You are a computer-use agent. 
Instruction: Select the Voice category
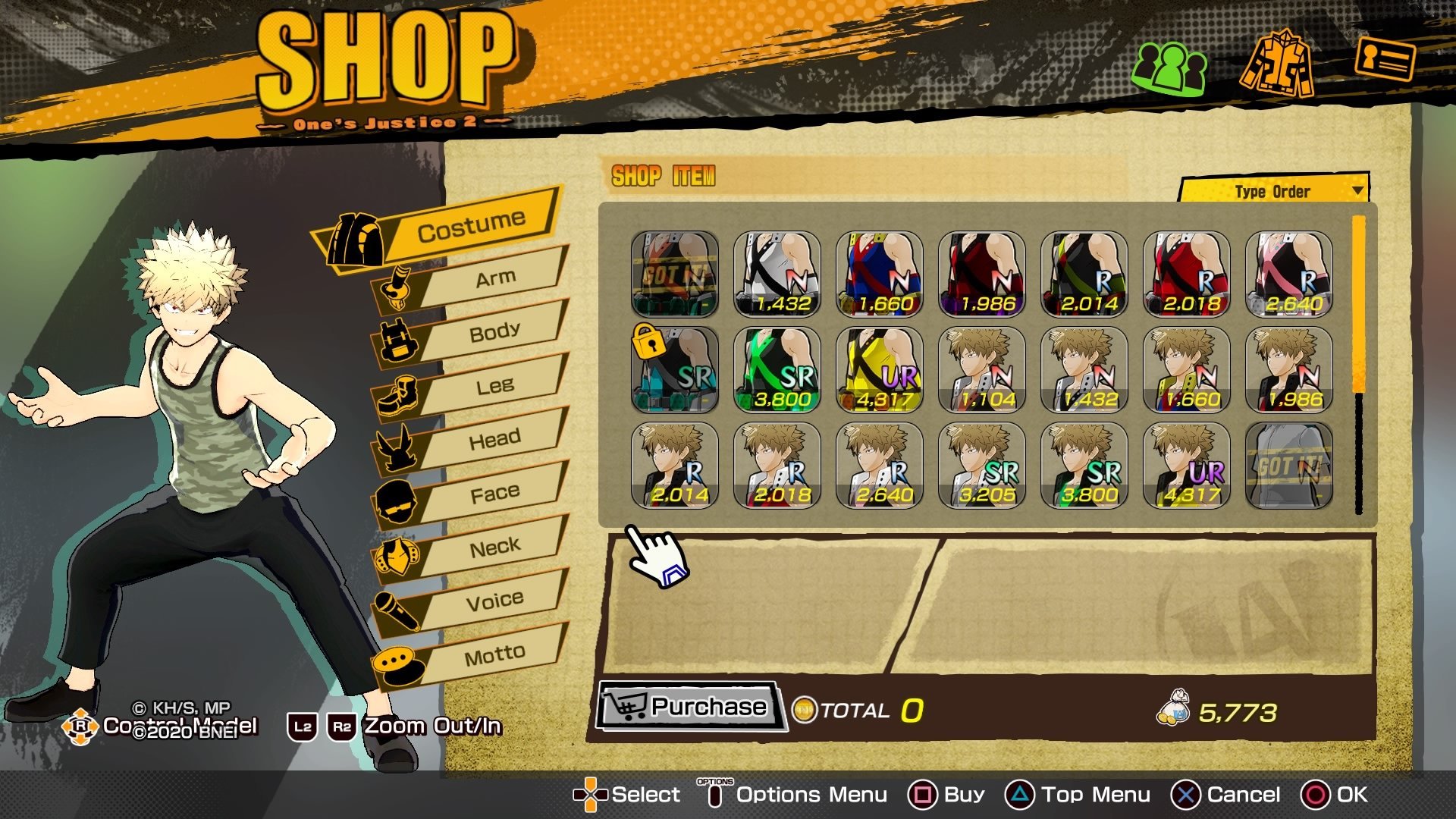[494, 601]
